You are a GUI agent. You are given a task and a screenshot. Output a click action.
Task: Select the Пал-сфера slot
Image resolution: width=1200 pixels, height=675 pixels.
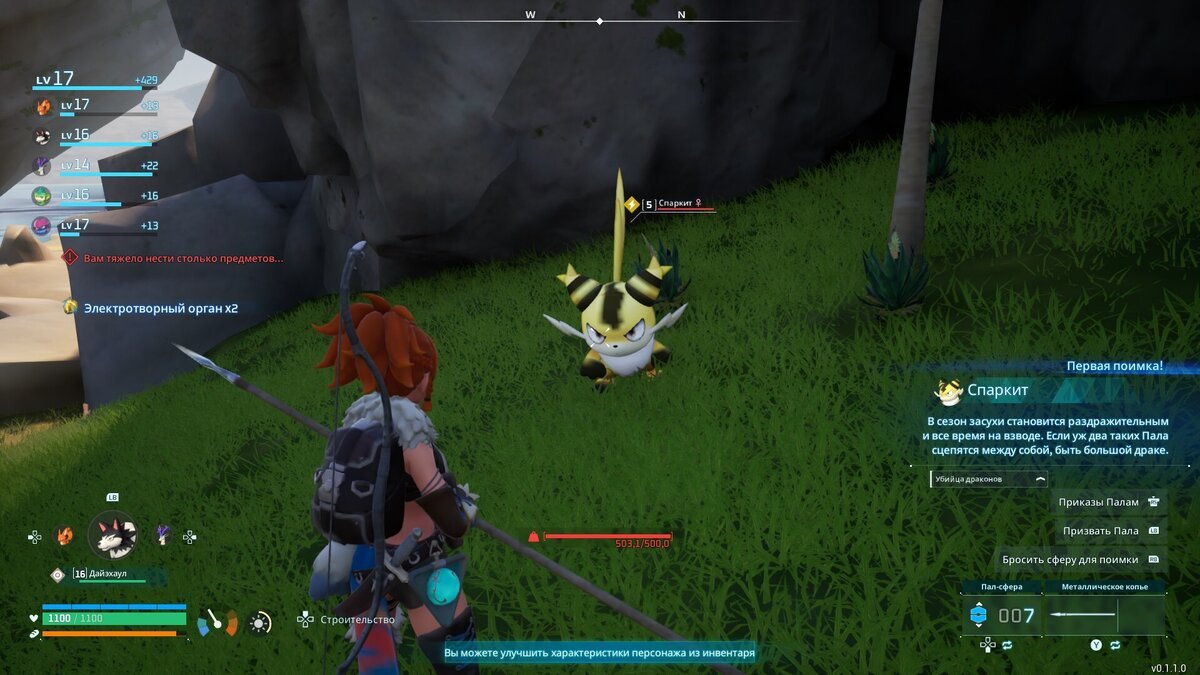(x=1002, y=615)
